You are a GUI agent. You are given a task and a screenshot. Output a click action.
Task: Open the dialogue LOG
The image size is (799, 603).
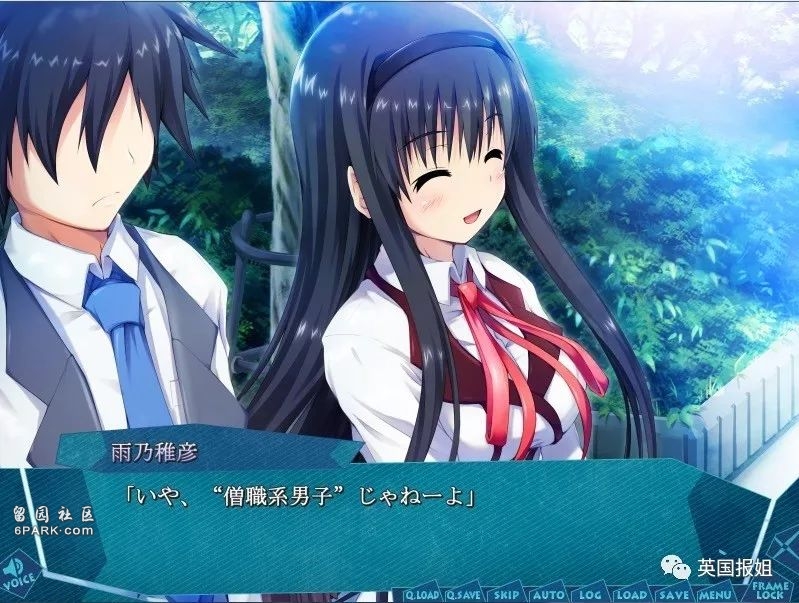(x=589, y=592)
